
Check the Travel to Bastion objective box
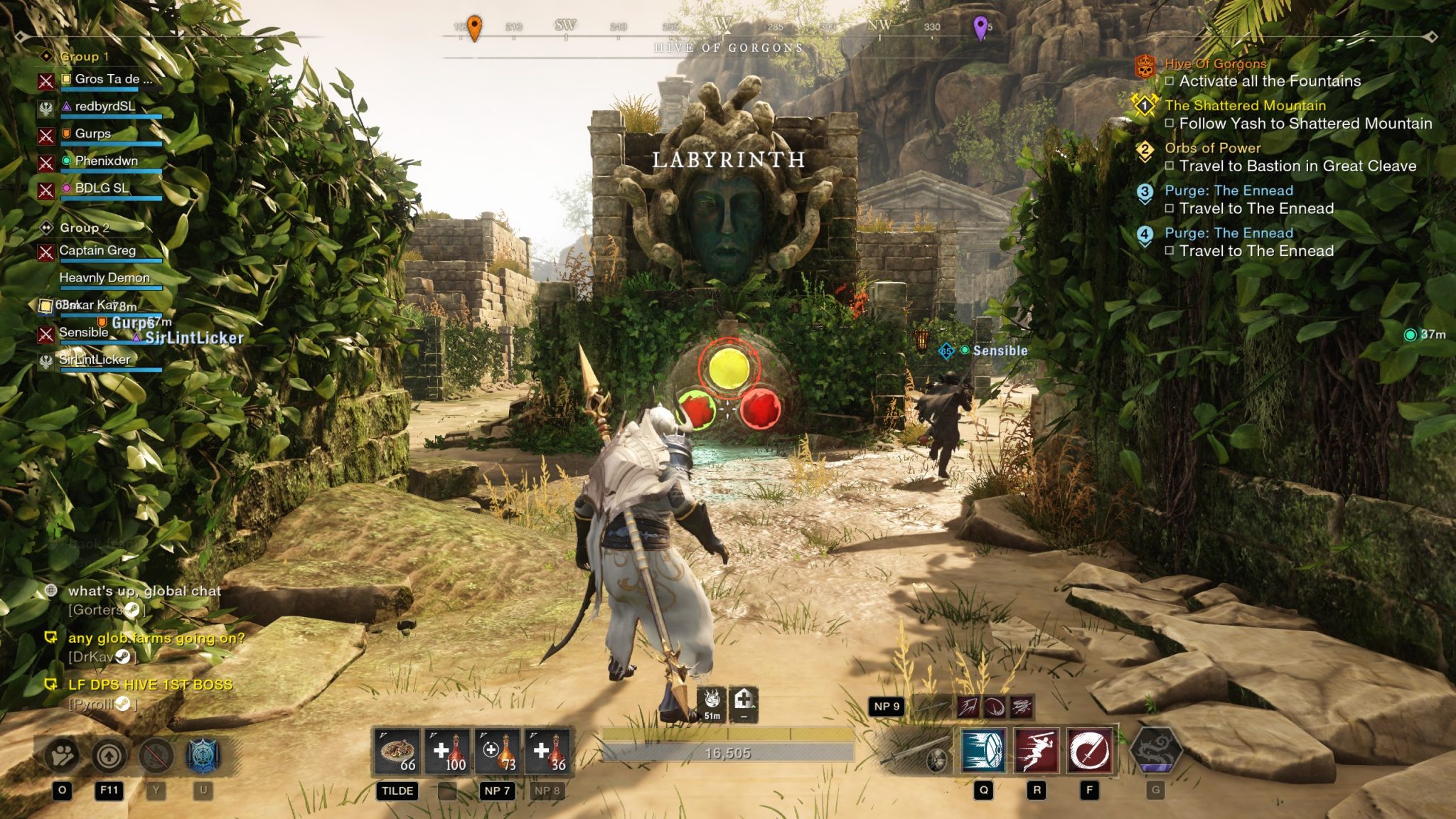point(1170,165)
